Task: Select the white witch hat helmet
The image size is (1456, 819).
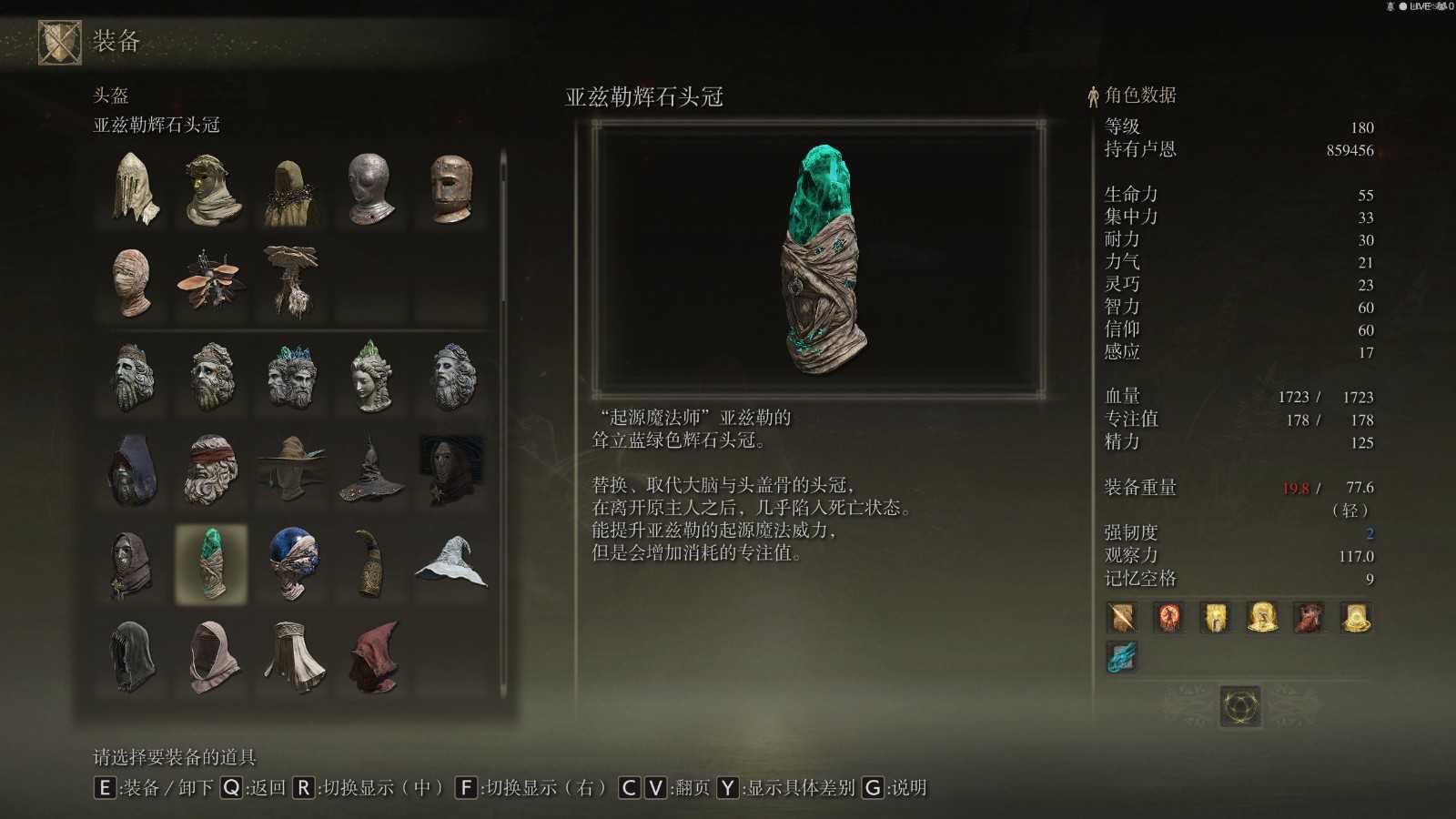Action: tap(452, 562)
